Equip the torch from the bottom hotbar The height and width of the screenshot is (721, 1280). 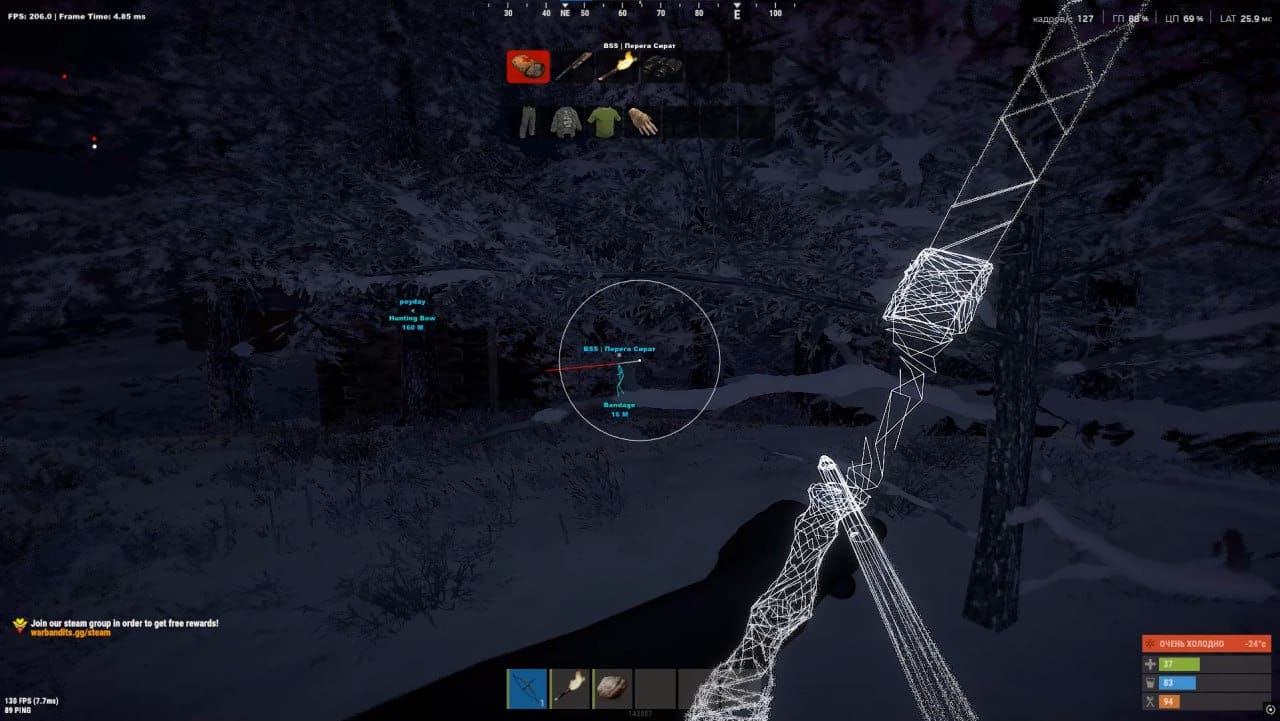pos(570,688)
